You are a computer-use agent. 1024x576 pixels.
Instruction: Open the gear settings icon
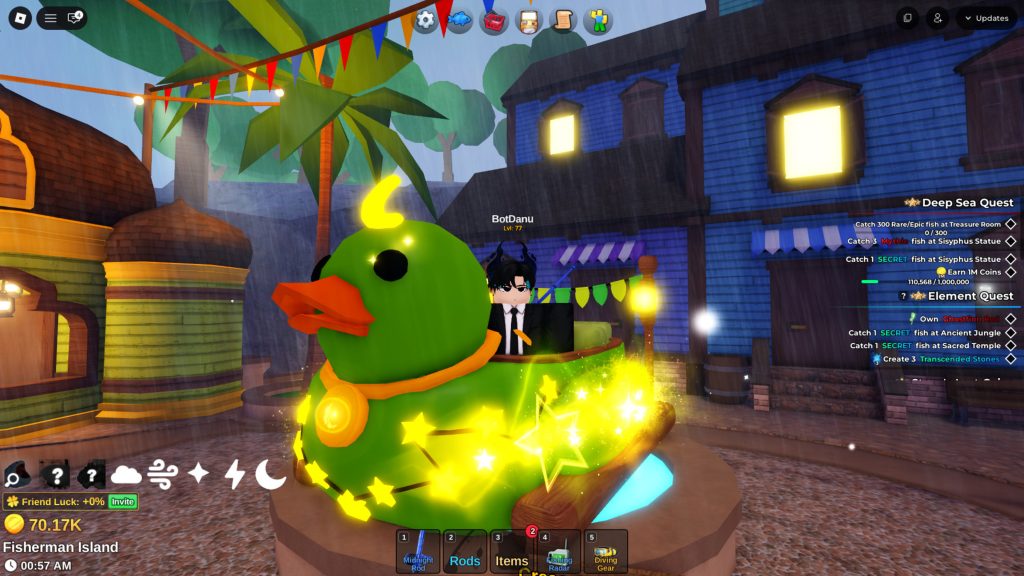(x=426, y=20)
